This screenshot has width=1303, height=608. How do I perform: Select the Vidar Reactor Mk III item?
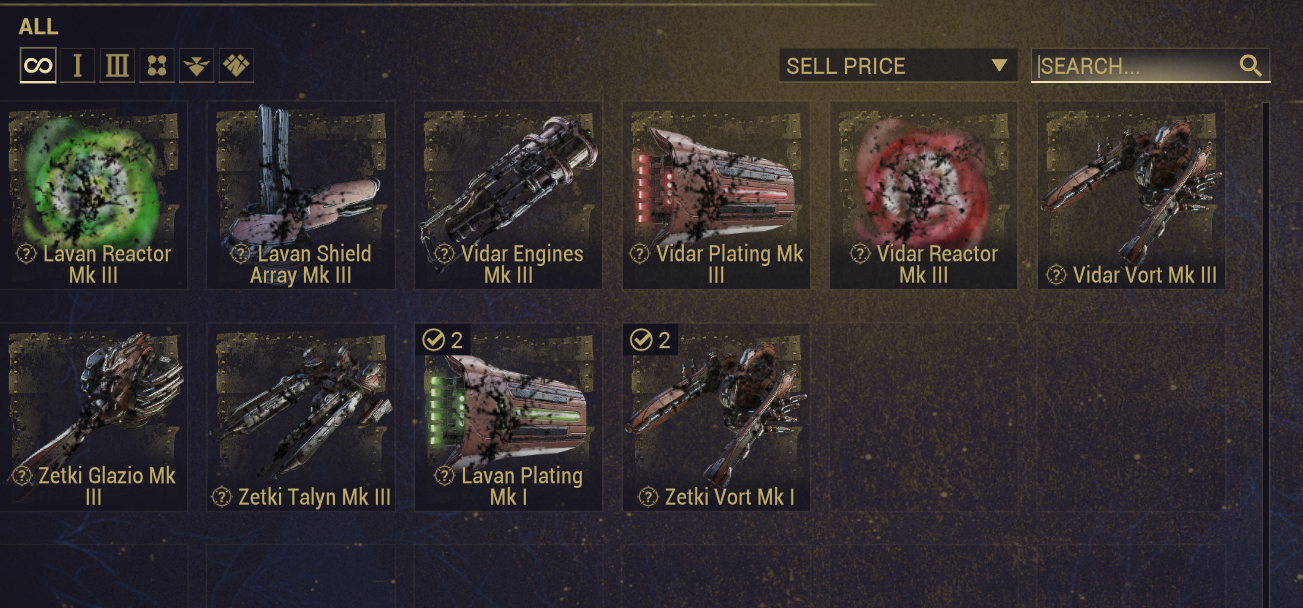click(x=923, y=195)
